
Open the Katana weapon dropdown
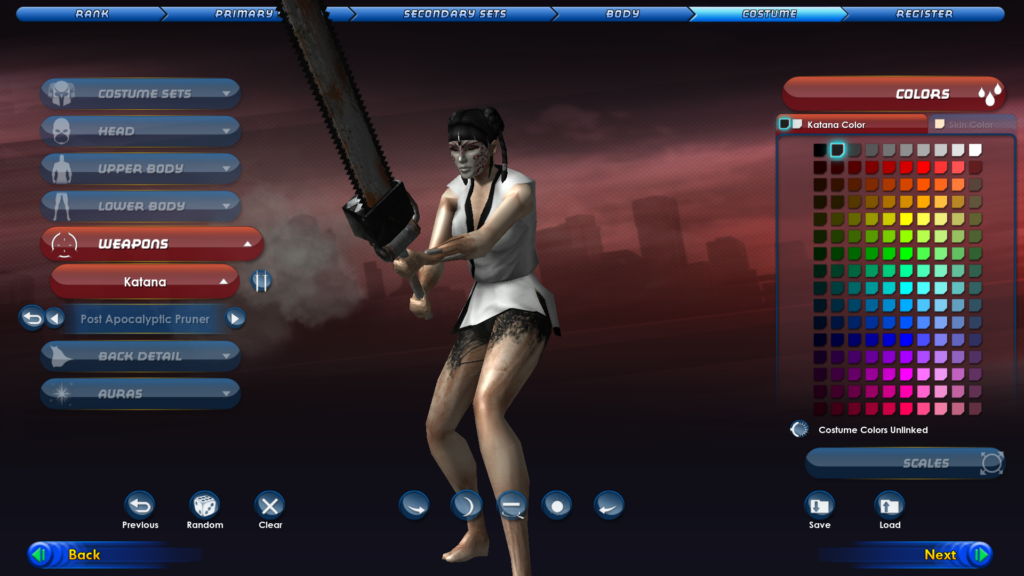point(145,282)
